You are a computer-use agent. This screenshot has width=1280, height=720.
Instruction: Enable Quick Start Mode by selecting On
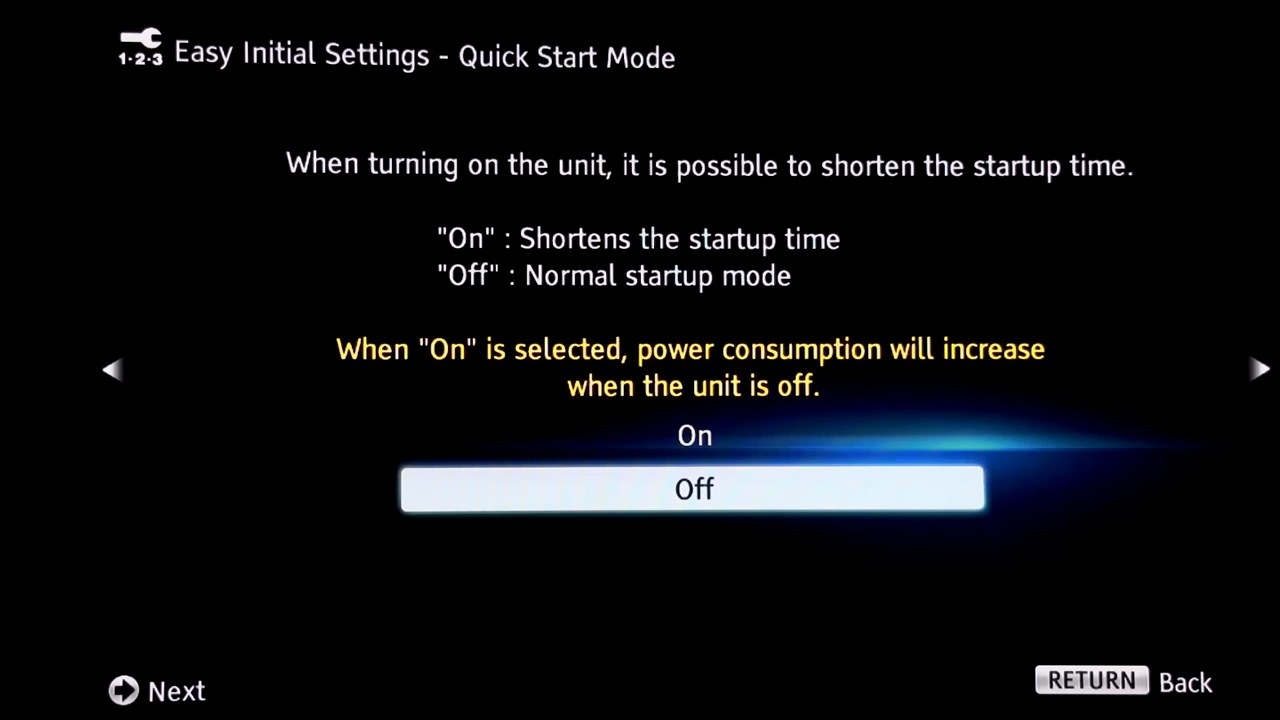(694, 435)
